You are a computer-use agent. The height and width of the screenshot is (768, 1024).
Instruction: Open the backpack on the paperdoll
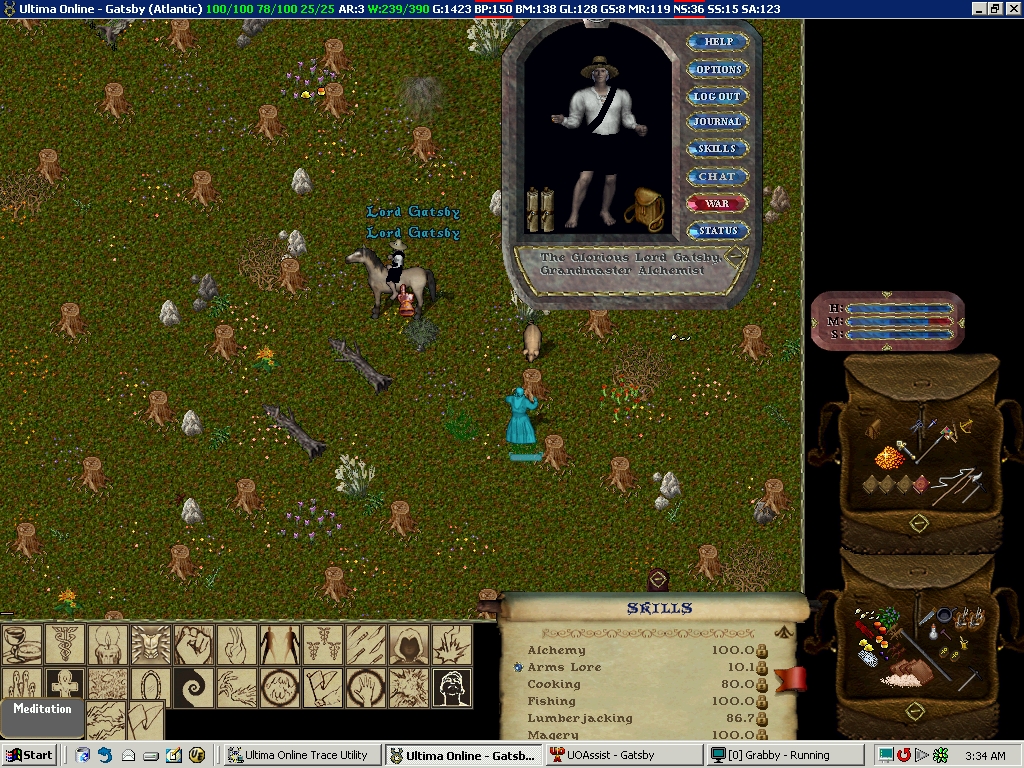[x=645, y=208]
